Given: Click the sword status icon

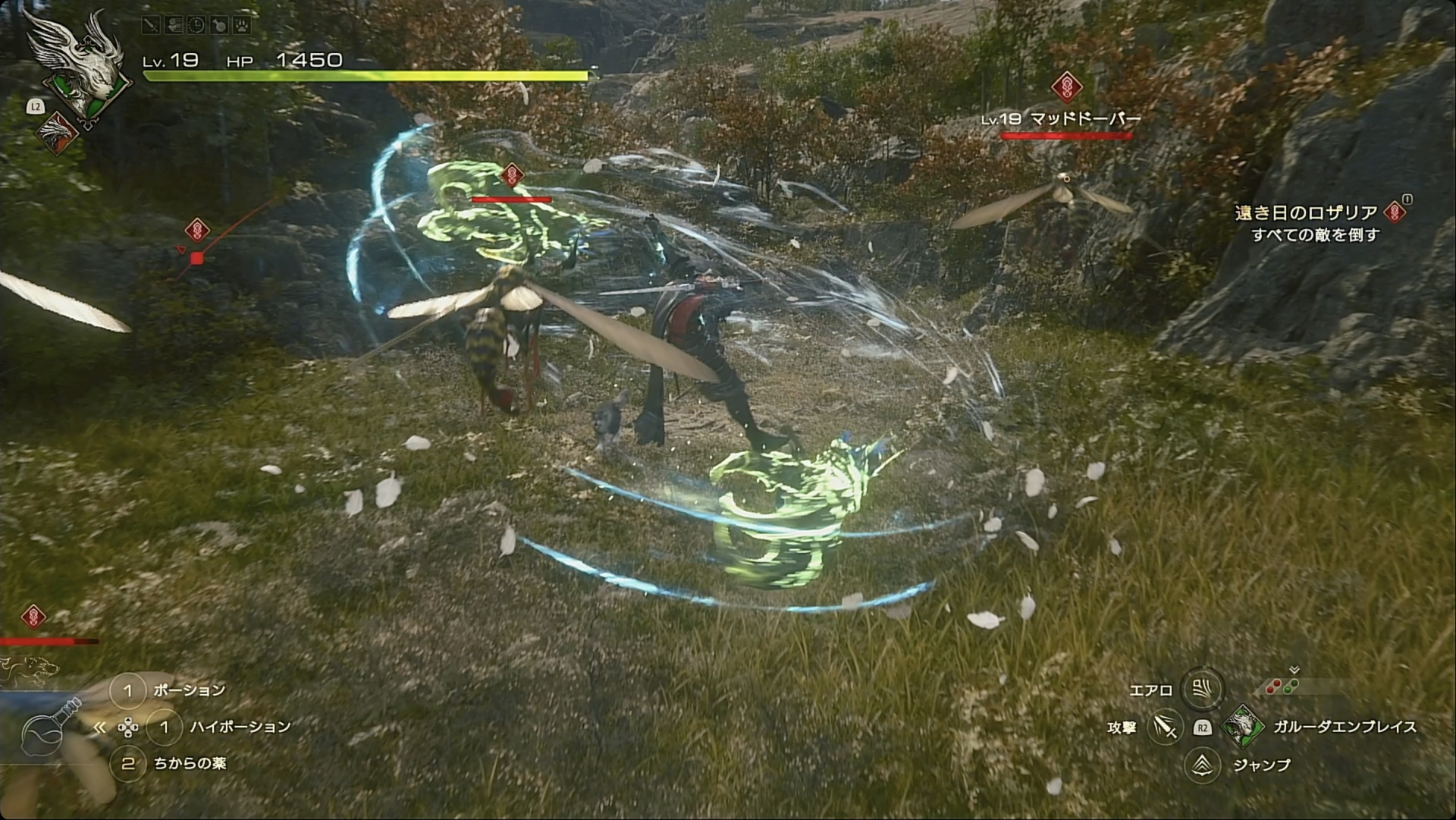Looking at the screenshot, I should [152, 25].
